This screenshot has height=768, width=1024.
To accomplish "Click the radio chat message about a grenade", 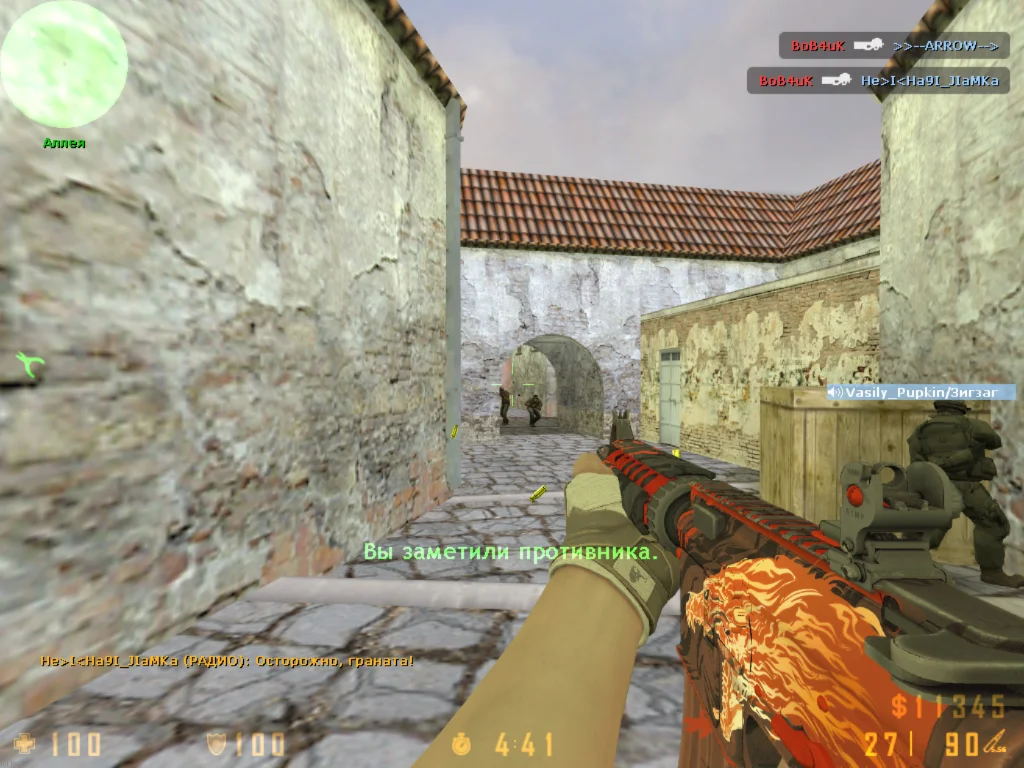I will coord(226,661).
